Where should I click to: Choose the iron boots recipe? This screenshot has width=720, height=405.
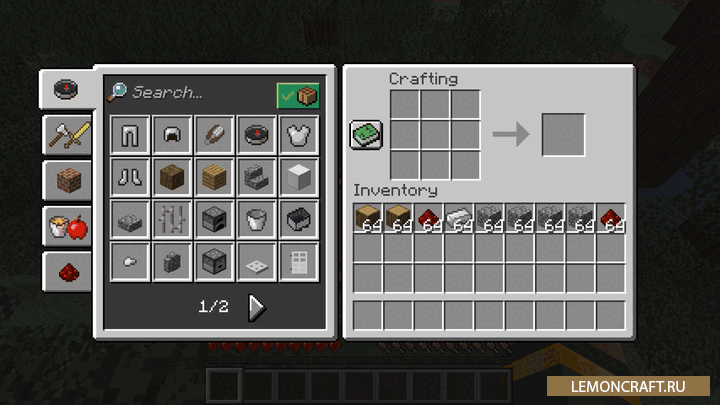(130, 177)
